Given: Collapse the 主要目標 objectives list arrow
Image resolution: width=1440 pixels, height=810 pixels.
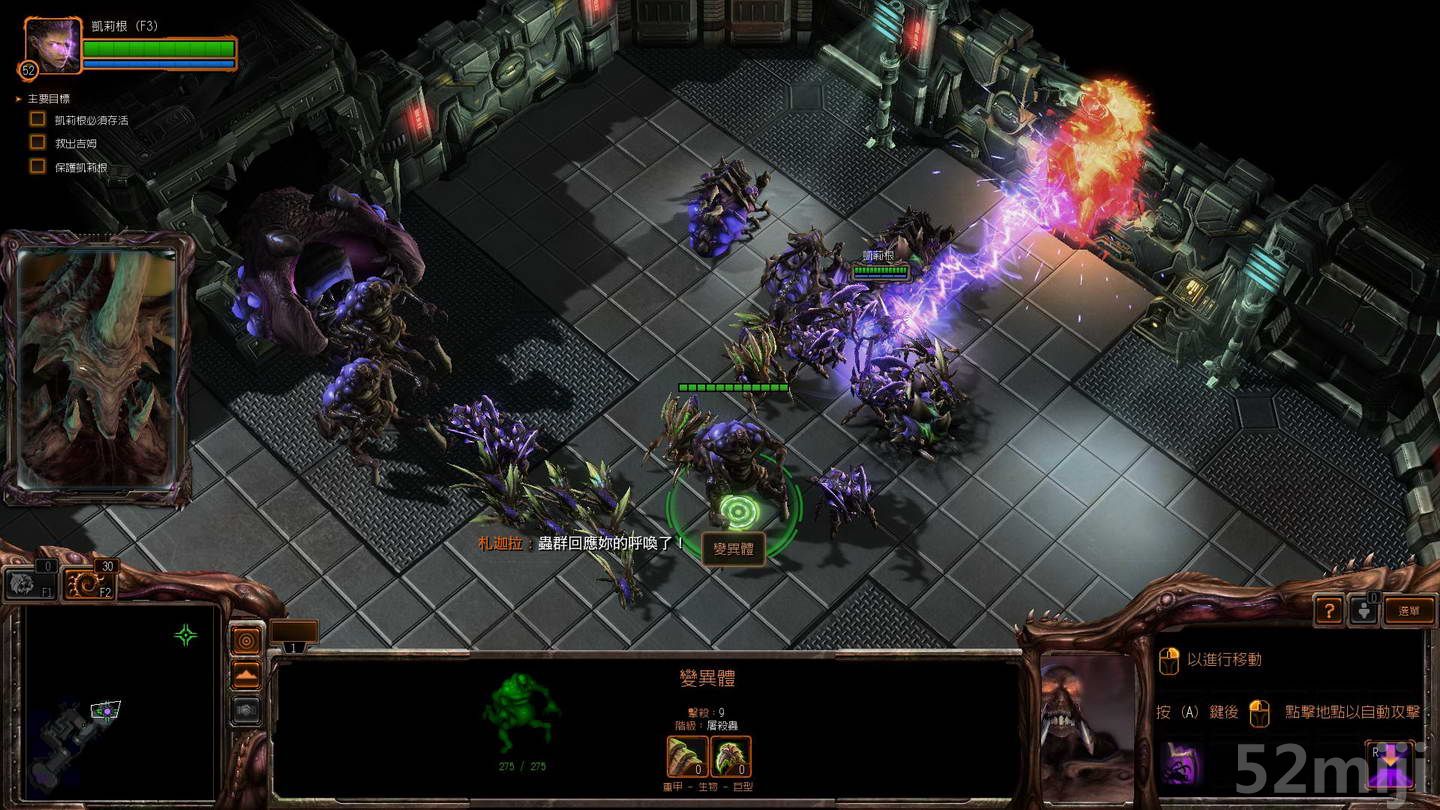Looking at the screenshot, I should pyautogui.click(x=17, y=97).
